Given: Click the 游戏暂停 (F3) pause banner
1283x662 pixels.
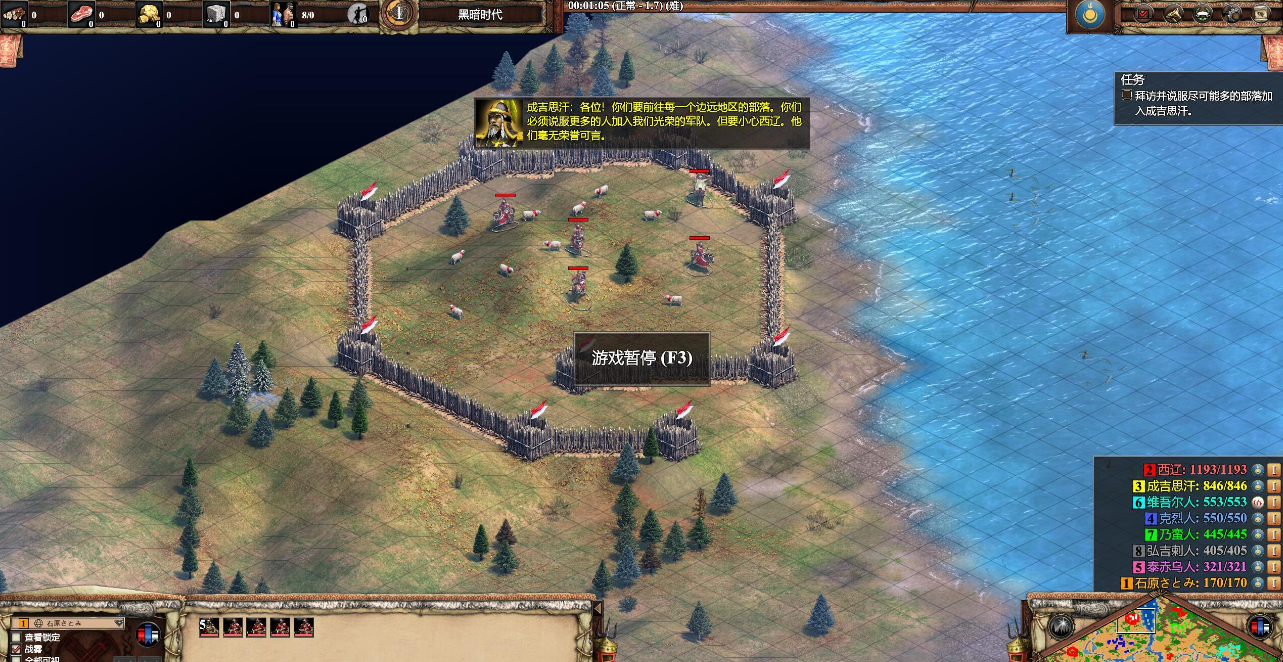Looking at the screenshot, I should click(x=642, y=358).
